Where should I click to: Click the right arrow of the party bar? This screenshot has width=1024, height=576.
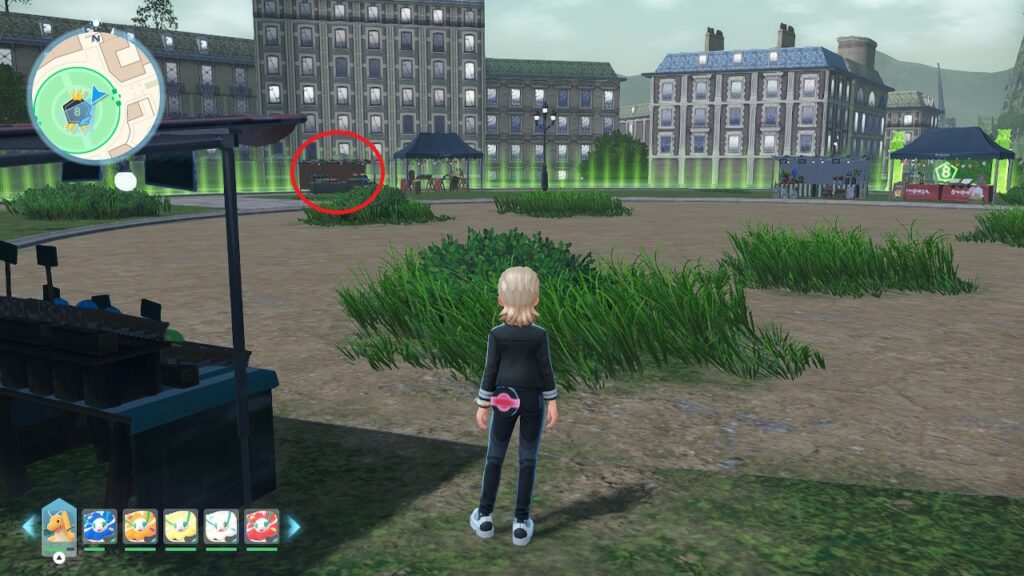pyautogui.click(x=293, y=527)
